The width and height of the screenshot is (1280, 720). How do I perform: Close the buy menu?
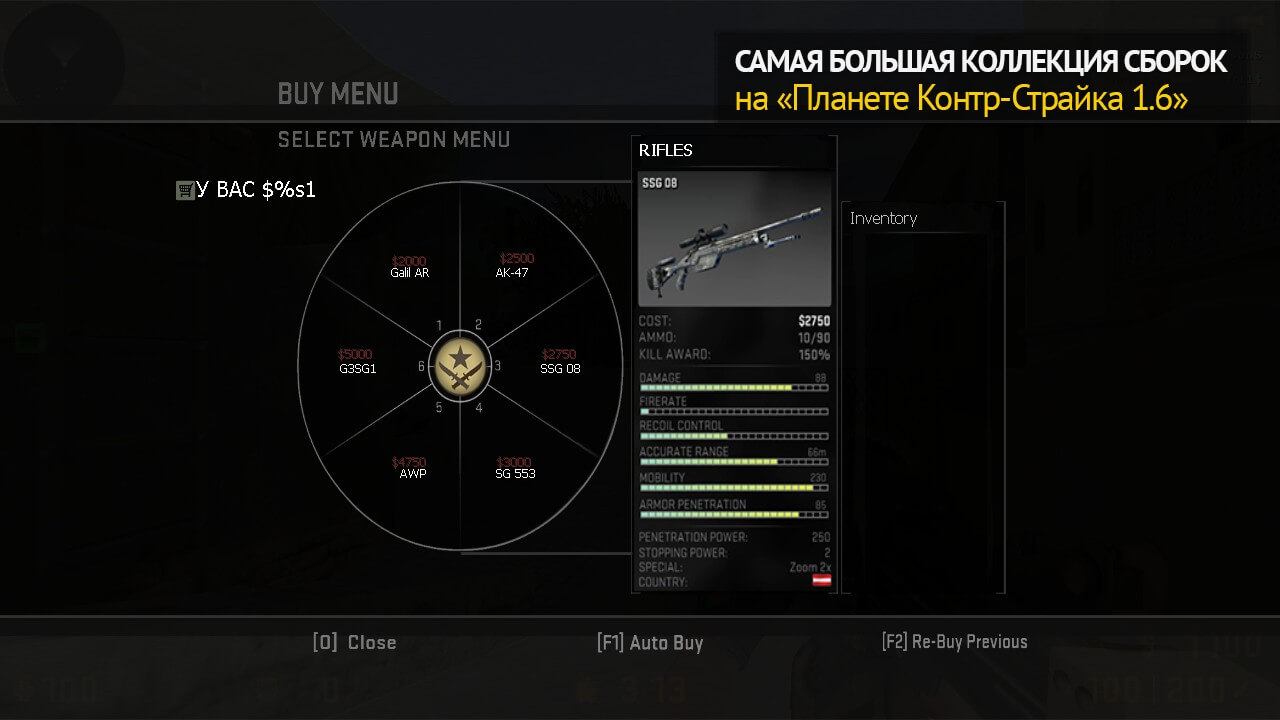pos(355,643)
